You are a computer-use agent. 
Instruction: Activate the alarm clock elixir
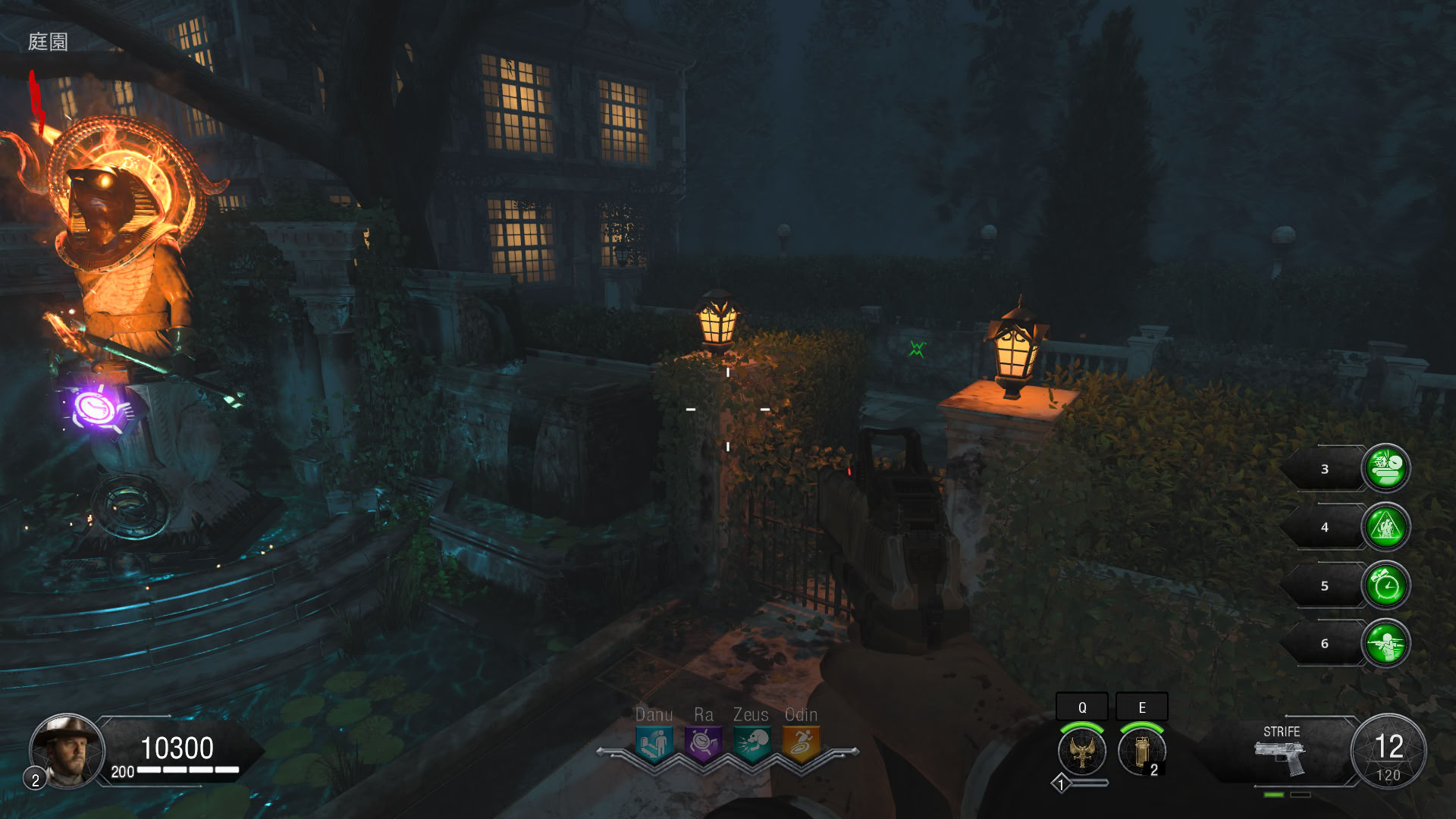(x=1385, y=585)
